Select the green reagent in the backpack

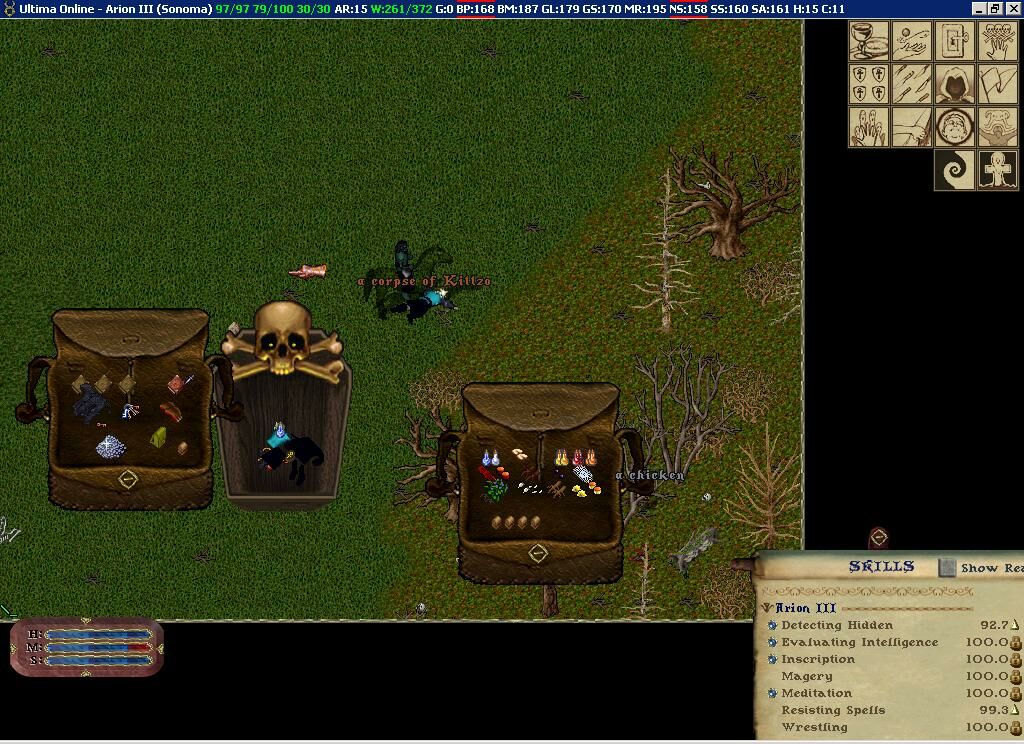pos(495,489)
